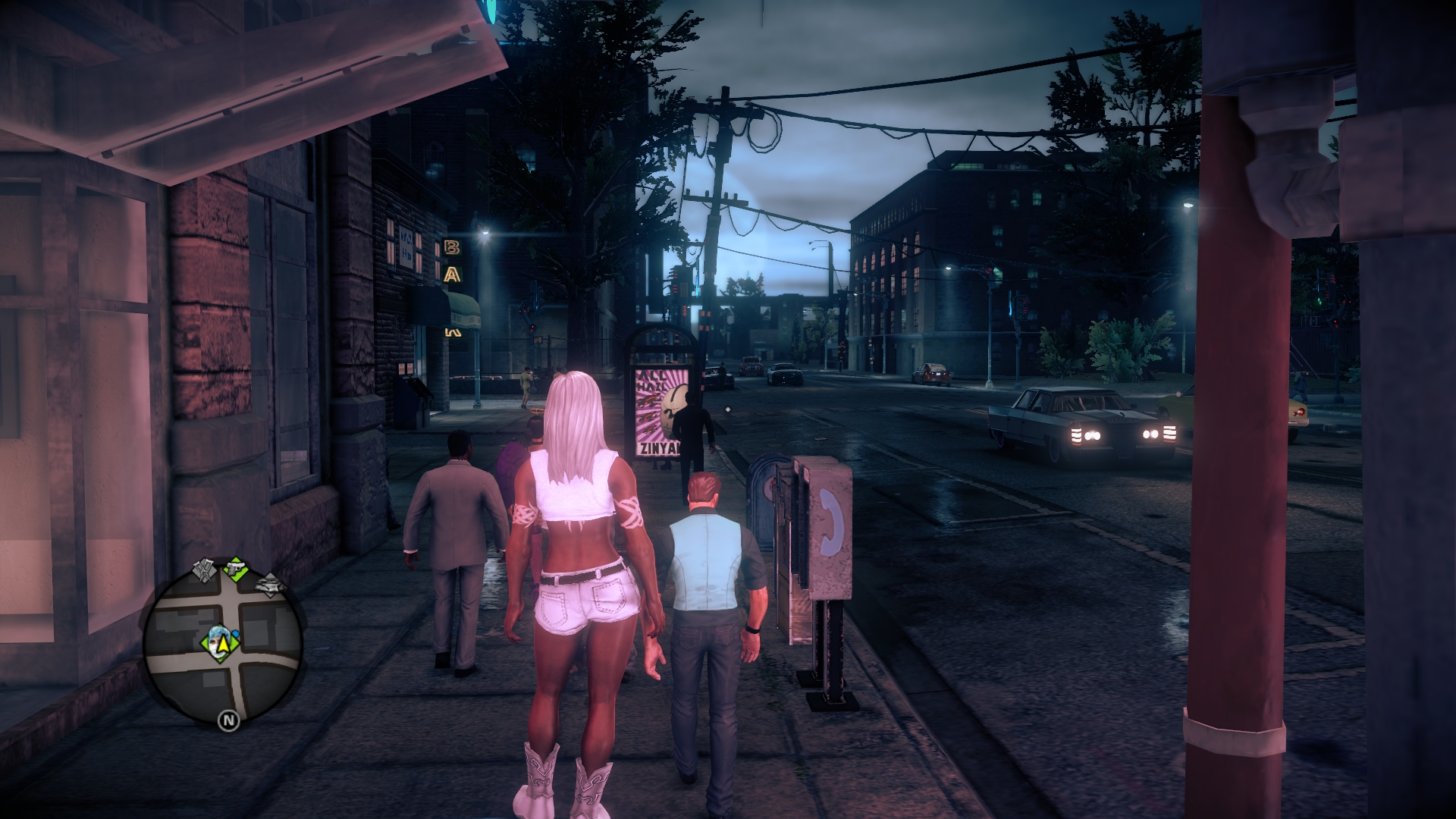1456x819 pixels.
Task: Select the green pistol store marker
Action: pyautogui.click(x=237, y=568)
